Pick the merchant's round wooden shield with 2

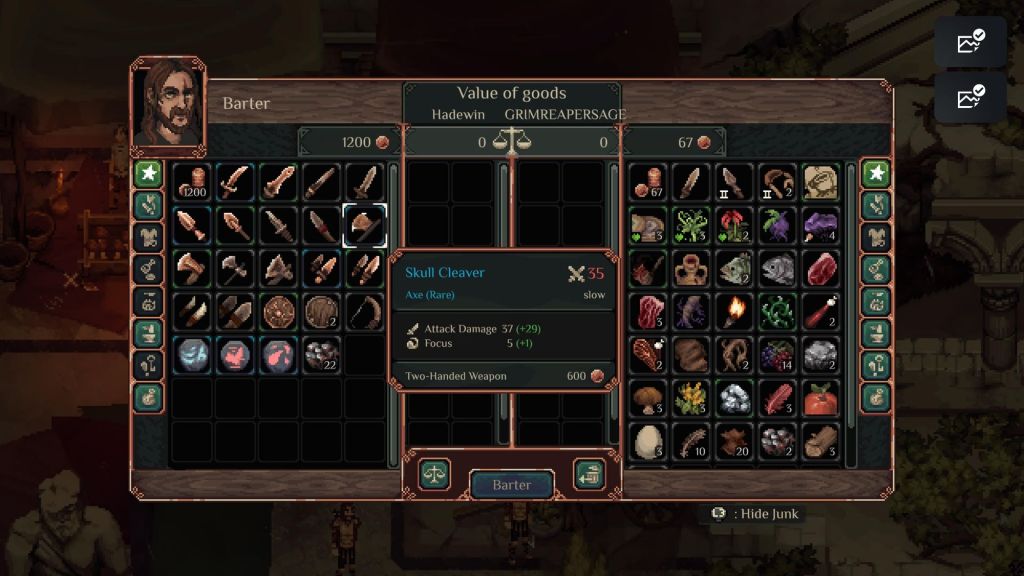tap(322, 311)
